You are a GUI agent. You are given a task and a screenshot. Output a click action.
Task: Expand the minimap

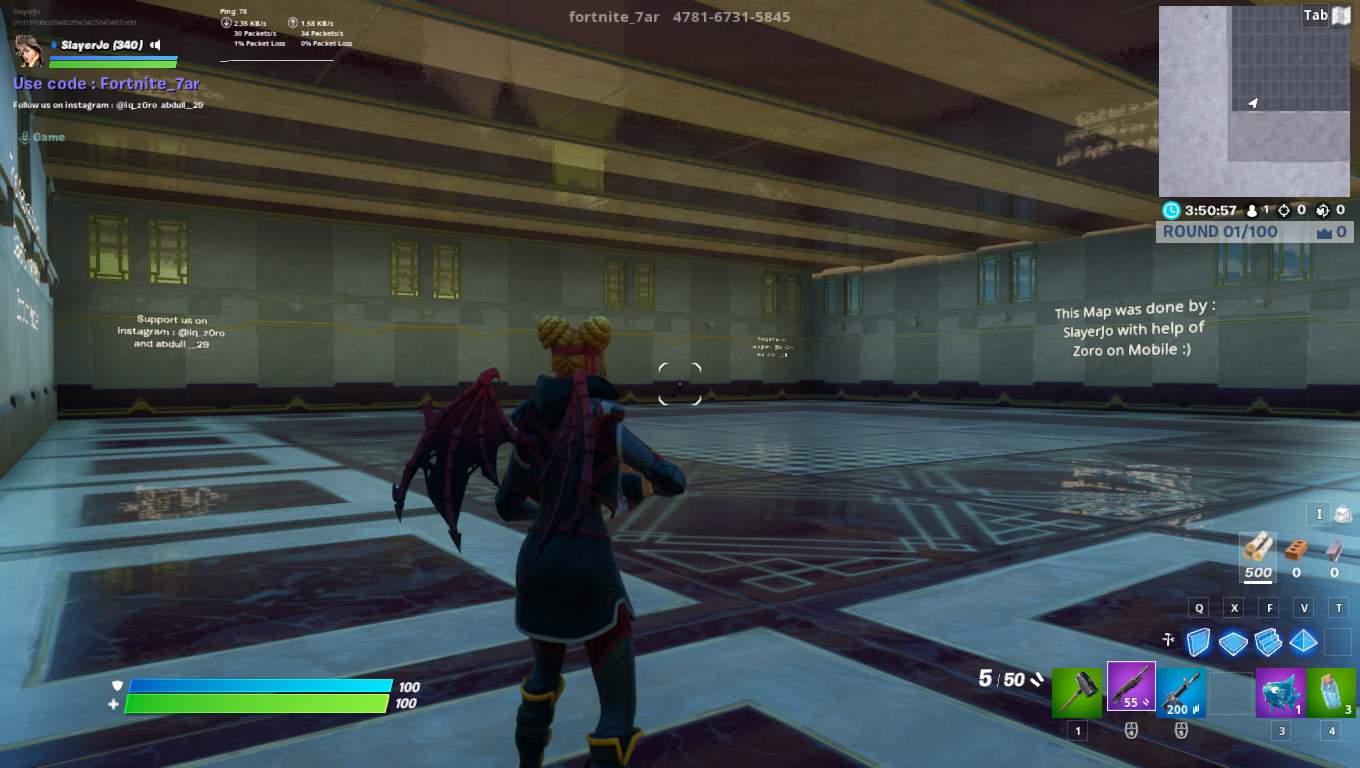[x=1254, y=101]
